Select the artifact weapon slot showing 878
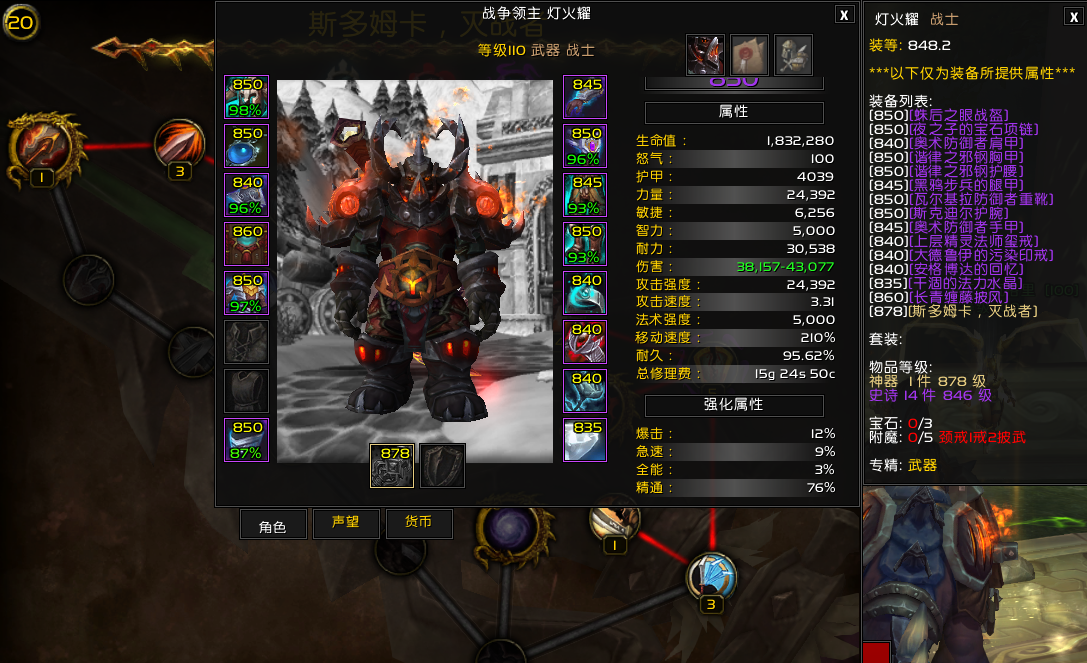 point(392,466)
